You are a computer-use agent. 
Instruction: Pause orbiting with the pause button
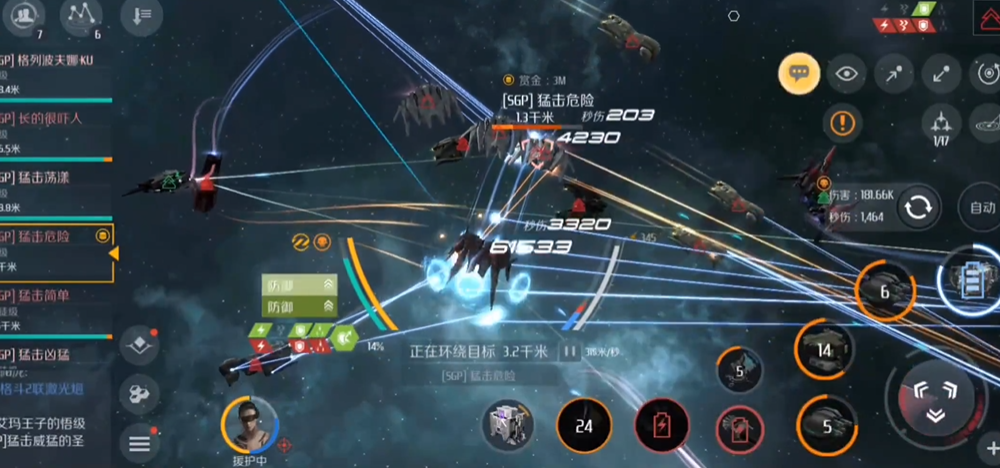[x=569, y=352]
